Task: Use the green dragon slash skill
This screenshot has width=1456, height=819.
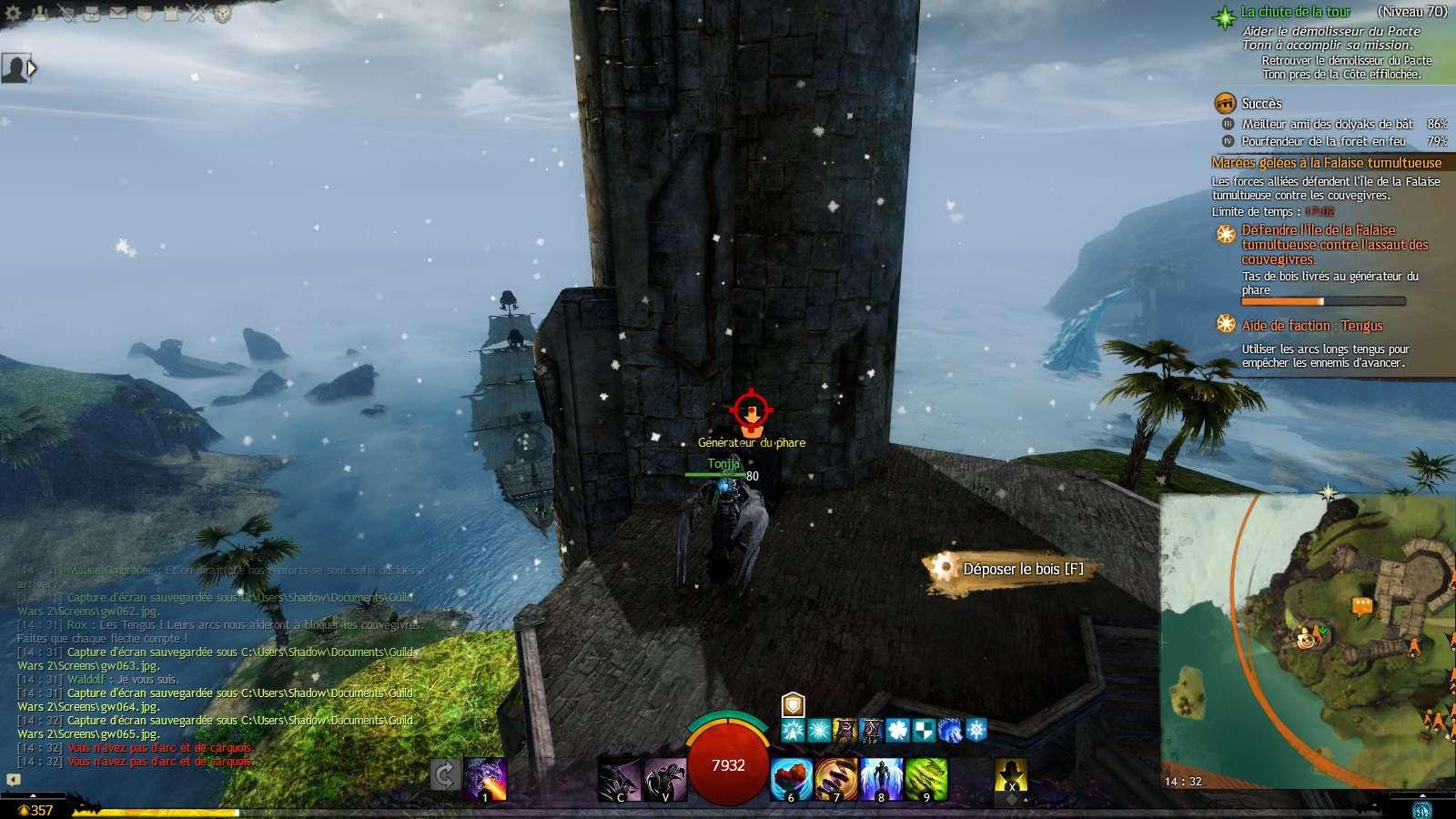Action: click(x=925, y=779)
